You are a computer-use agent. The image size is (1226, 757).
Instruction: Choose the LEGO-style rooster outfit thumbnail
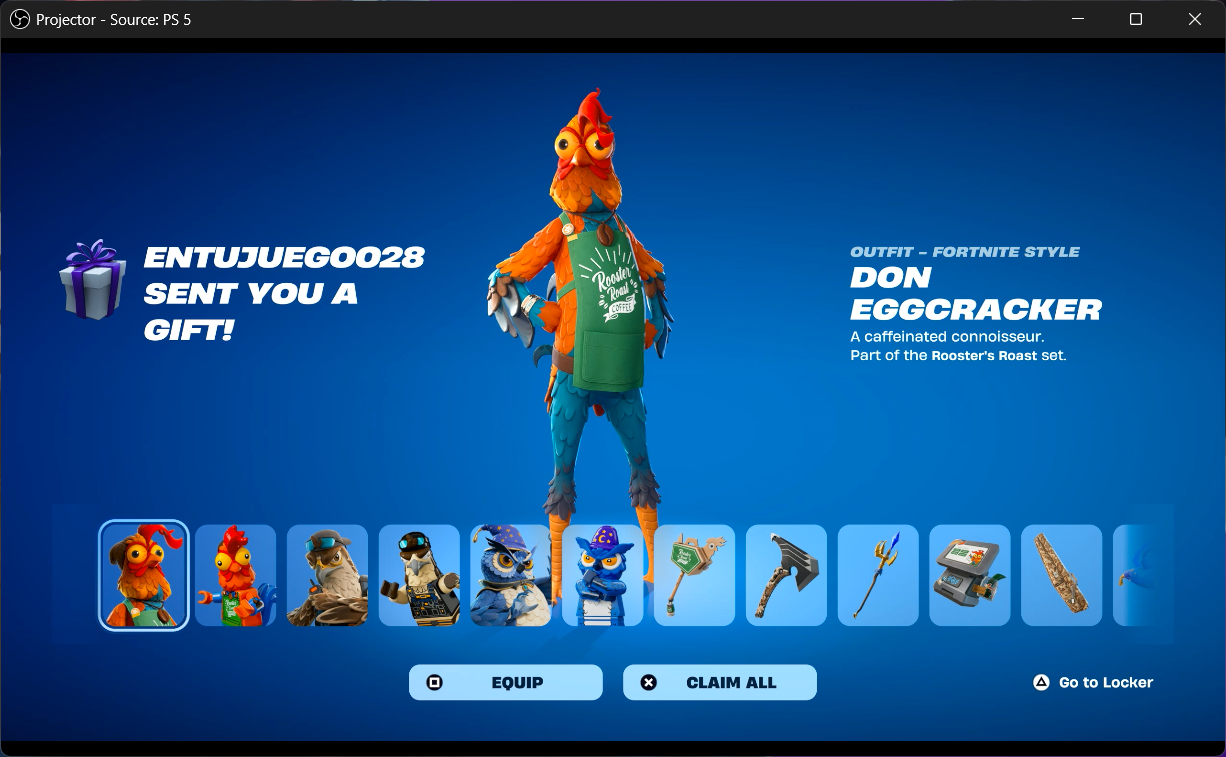[x=235, y=576]
